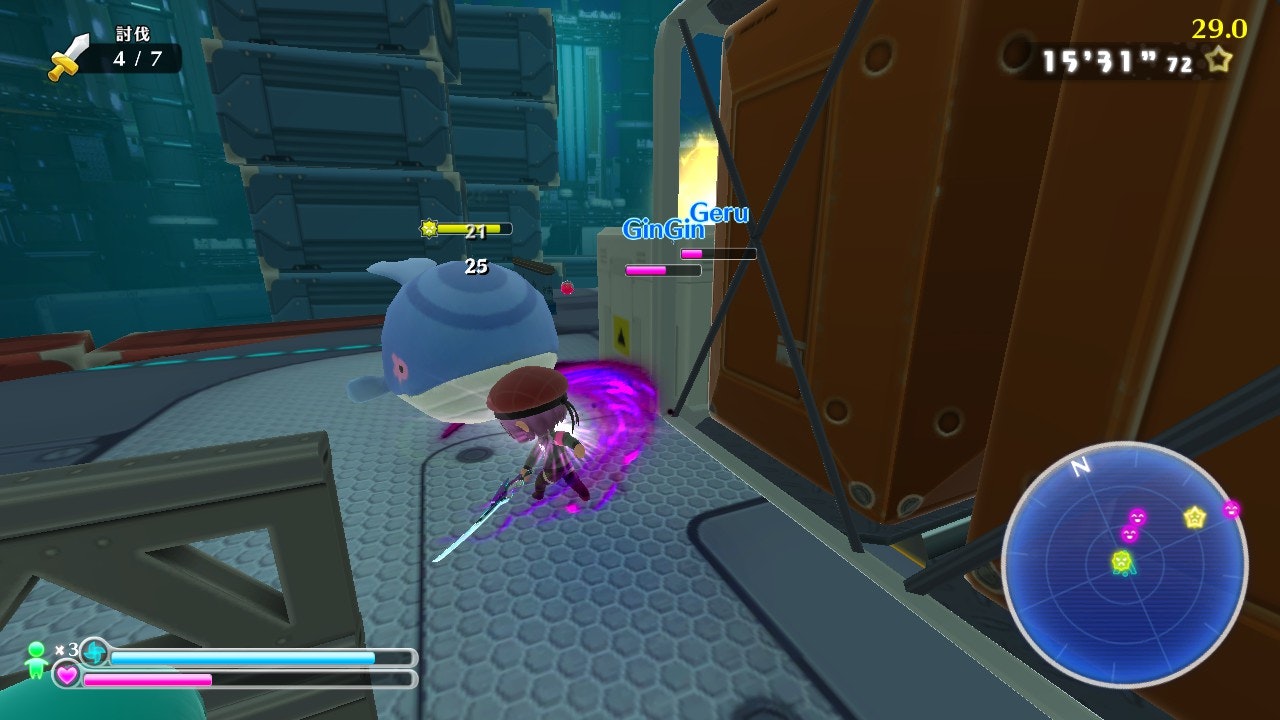Click the pink heart icon
Screen dimensions: 1280x720
(67, 676)
